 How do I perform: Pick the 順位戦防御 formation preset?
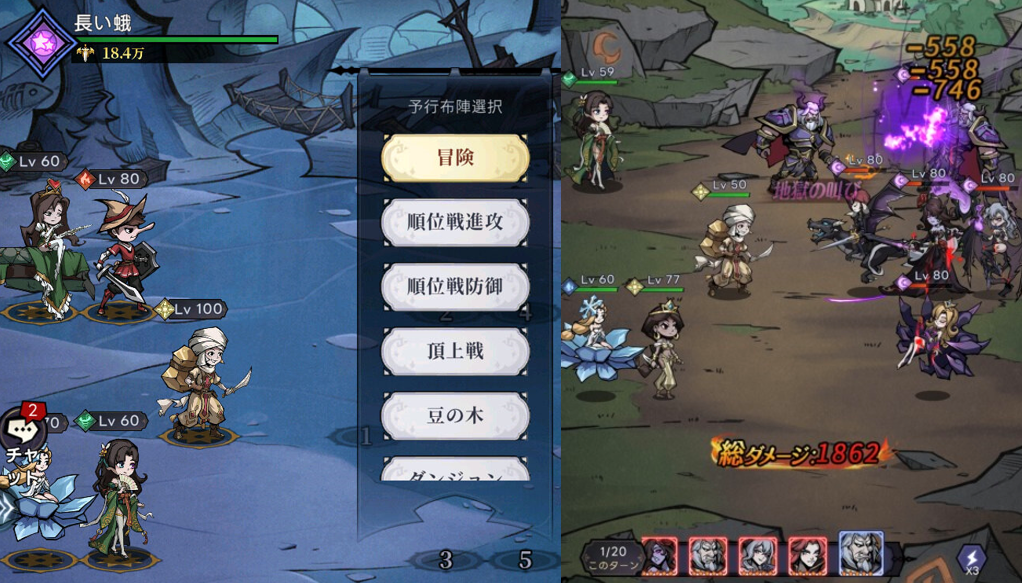(x=455, y=287)
